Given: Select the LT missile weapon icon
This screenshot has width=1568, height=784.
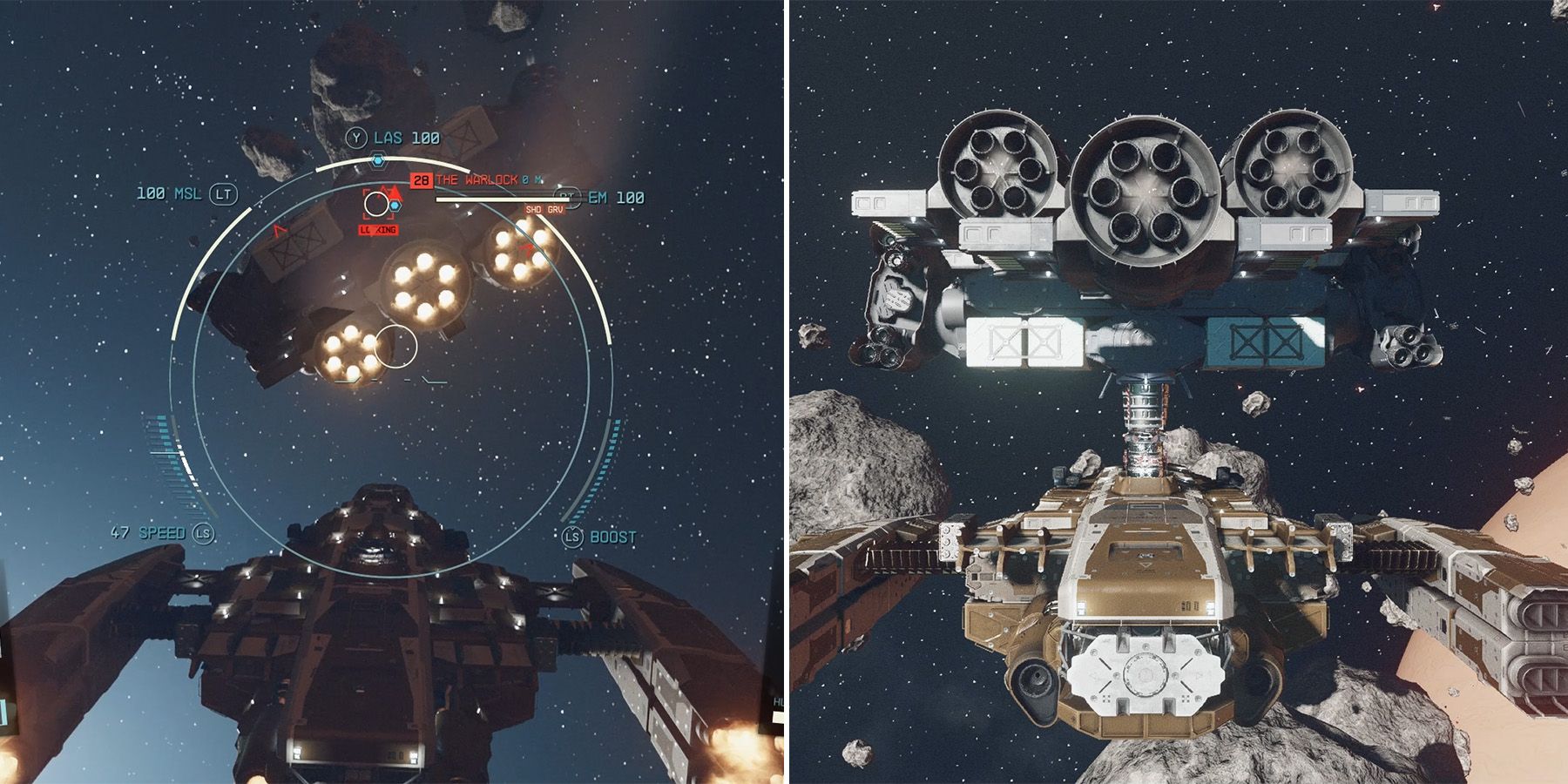Looking at the screenshot, I should click(x=222, y=193).
